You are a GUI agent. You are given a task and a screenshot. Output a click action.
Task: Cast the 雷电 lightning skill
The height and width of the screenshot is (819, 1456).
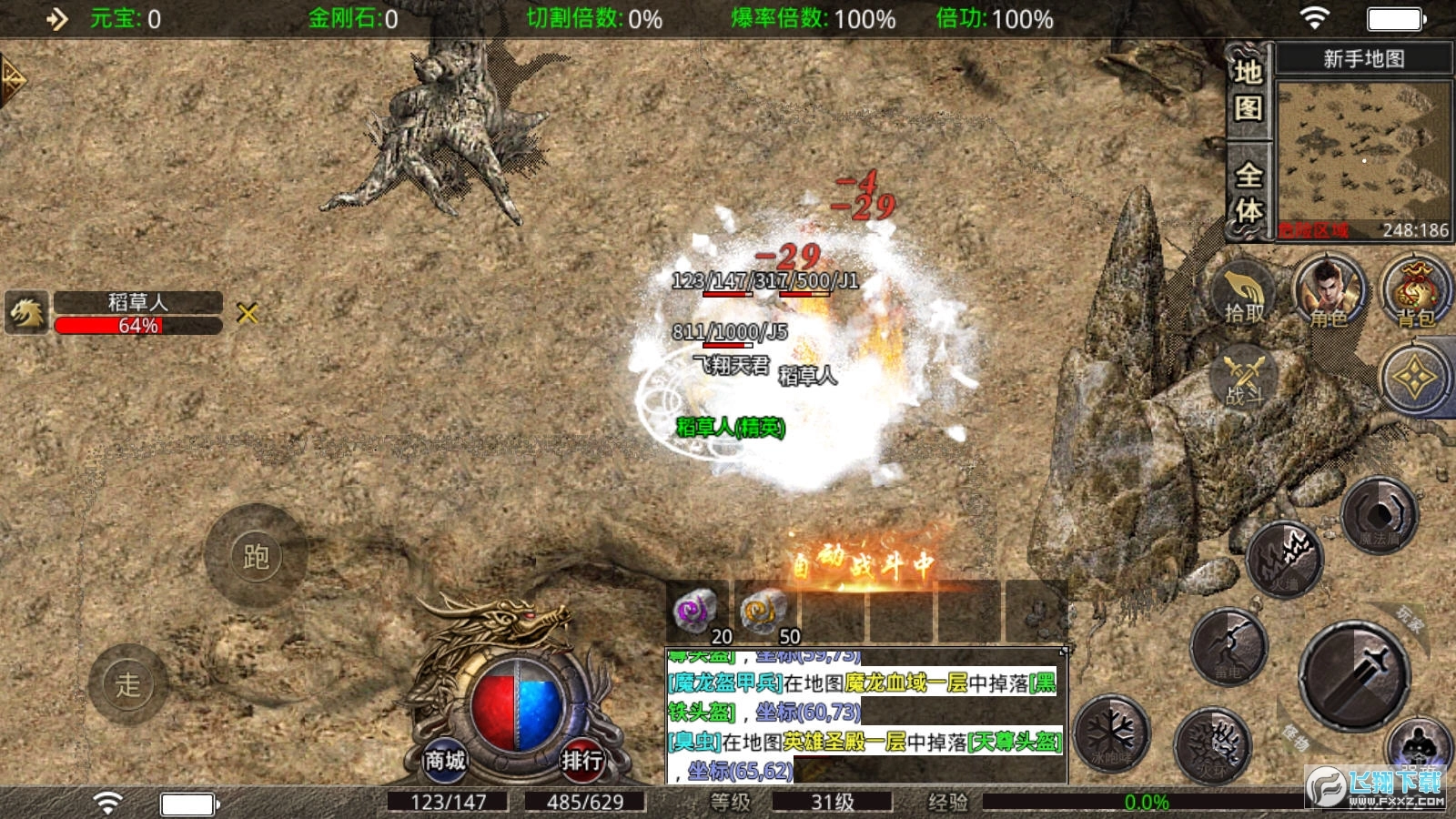[x=1228, y=647]
